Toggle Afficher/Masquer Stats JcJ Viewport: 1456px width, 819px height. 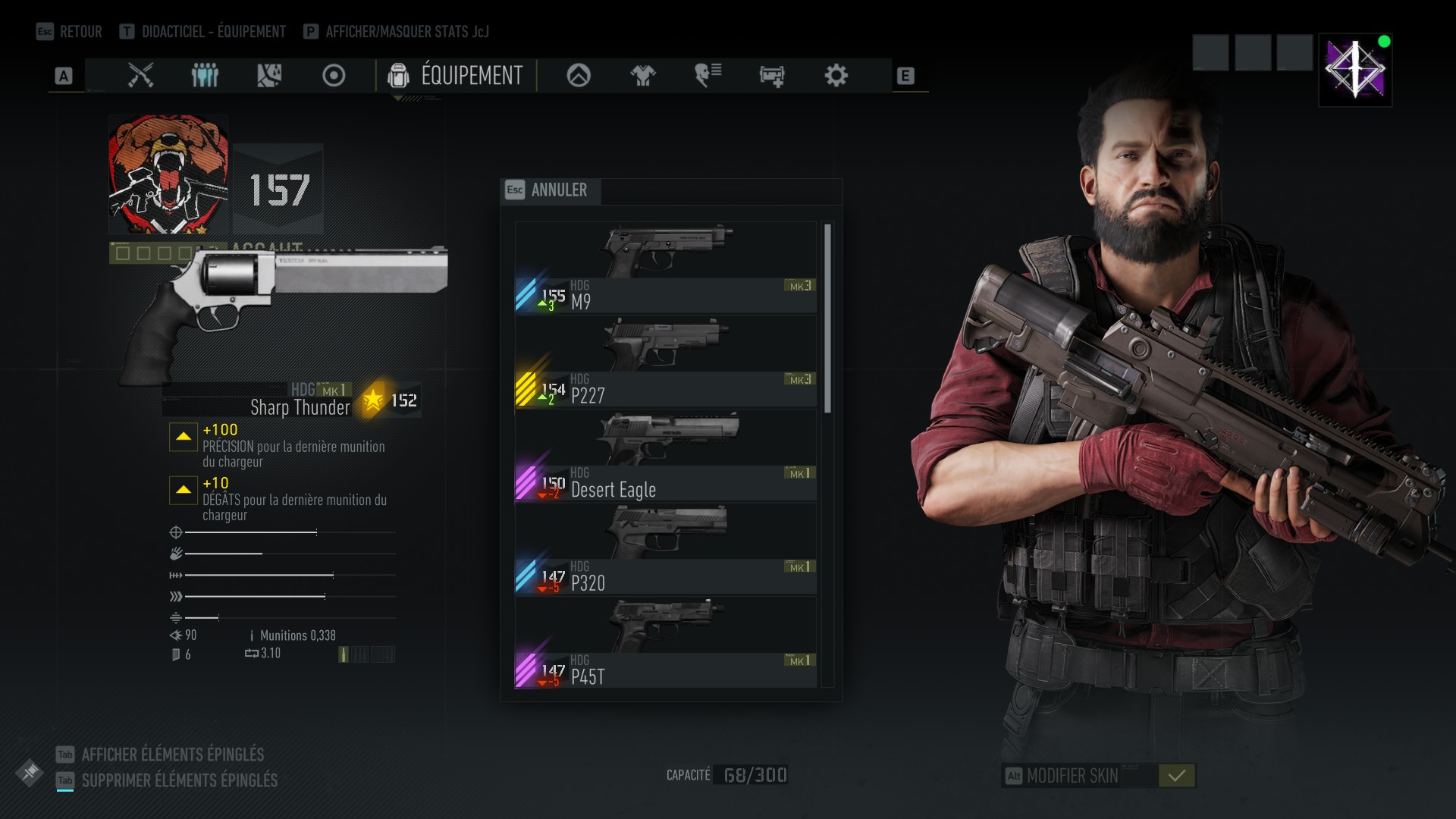point(397,32)
